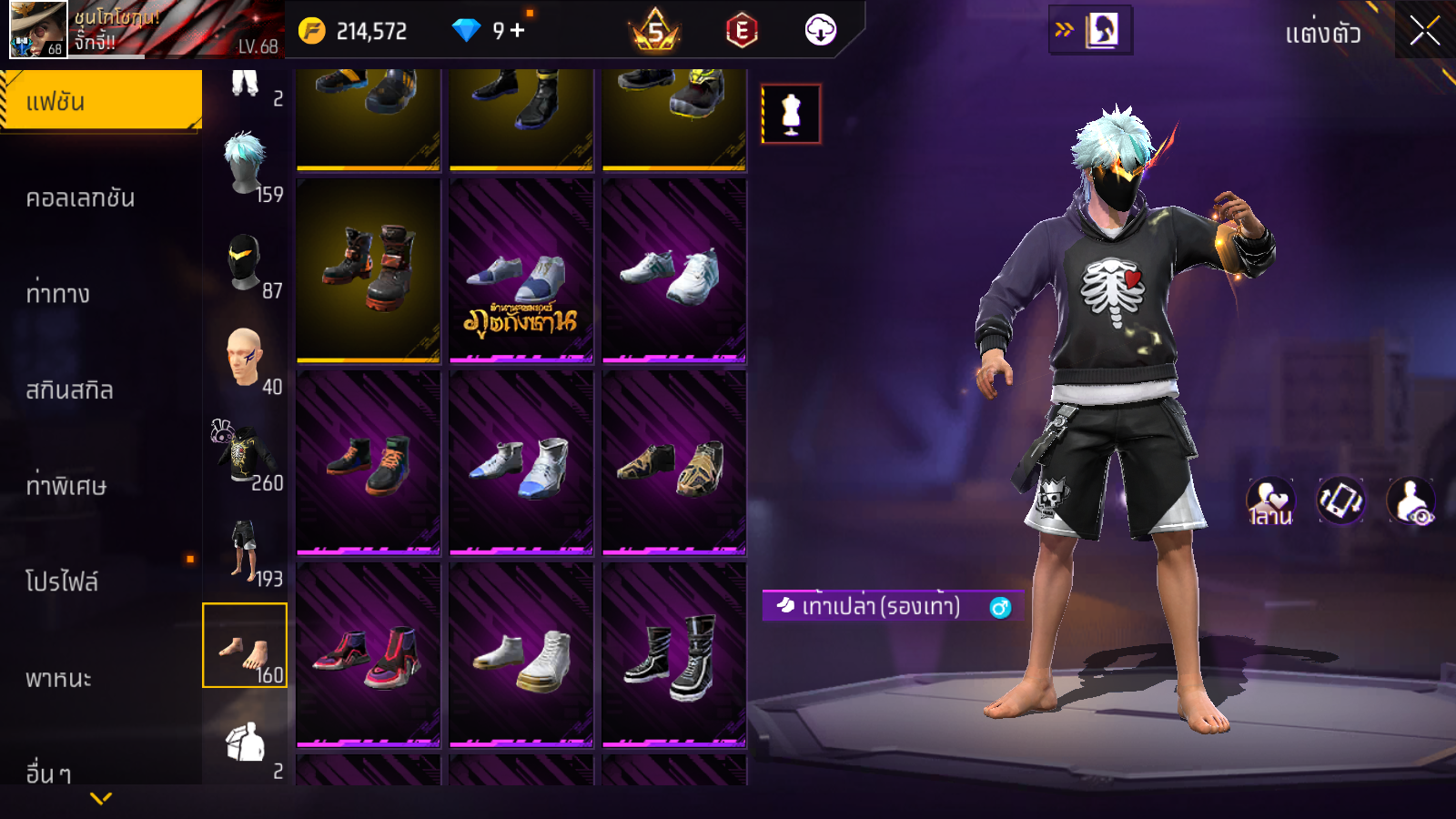Click the cloud download icon
Screen dimensions: 1456x819
[x=820, y=30]
